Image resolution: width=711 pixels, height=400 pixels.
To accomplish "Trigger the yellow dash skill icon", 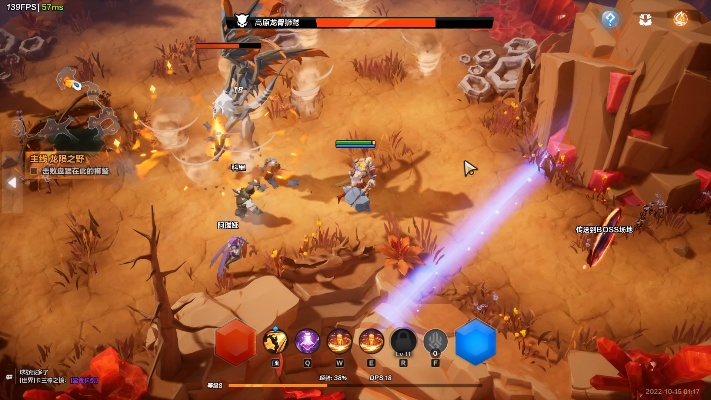I will tap(275, 342).
